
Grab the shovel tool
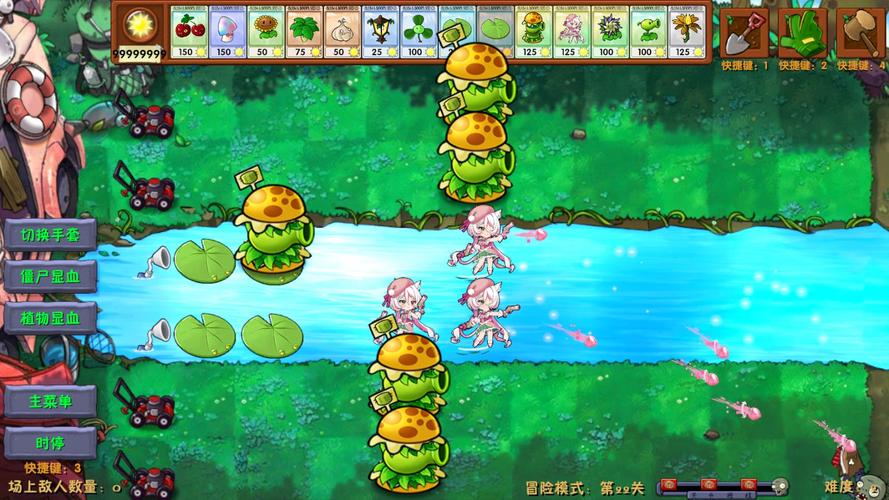point(745,32)
